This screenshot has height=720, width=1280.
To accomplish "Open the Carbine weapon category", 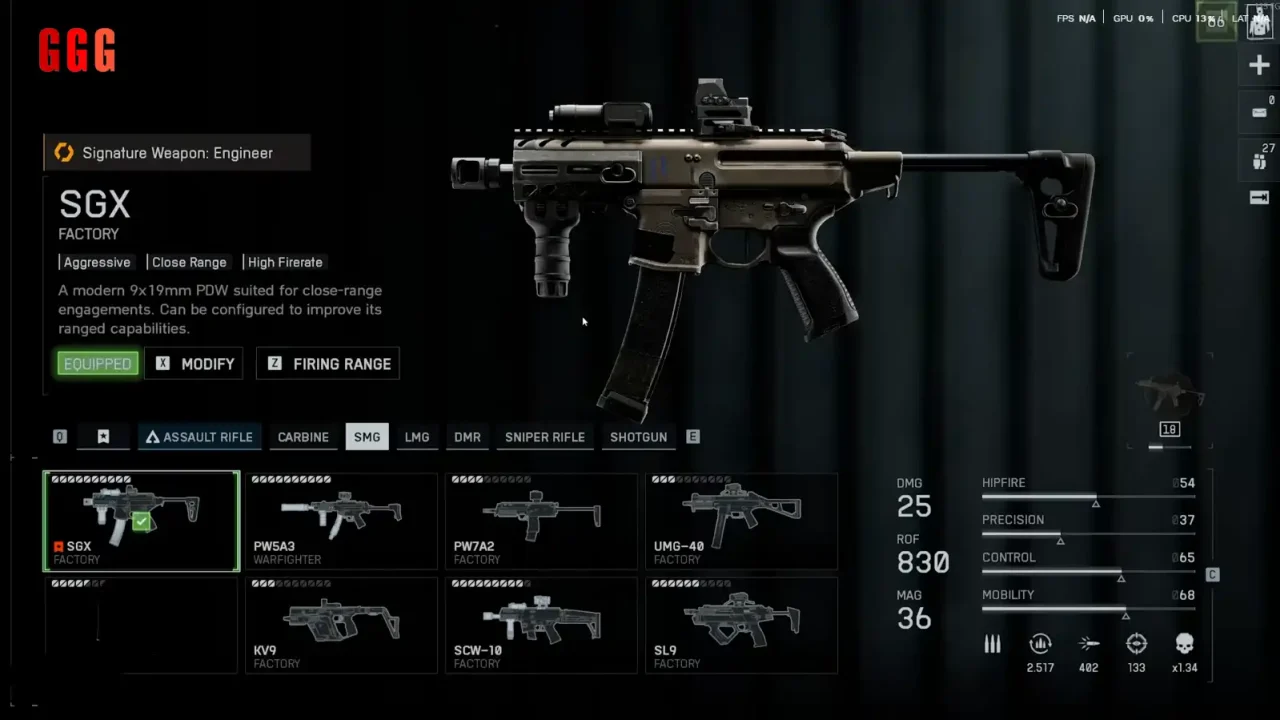I will coord(303,437).
